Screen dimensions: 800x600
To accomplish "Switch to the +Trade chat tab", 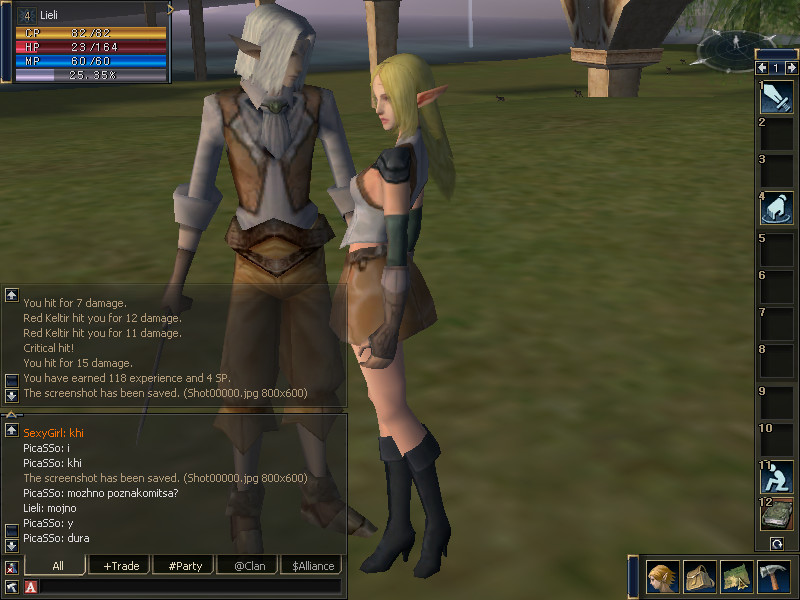I will point(121,566).
